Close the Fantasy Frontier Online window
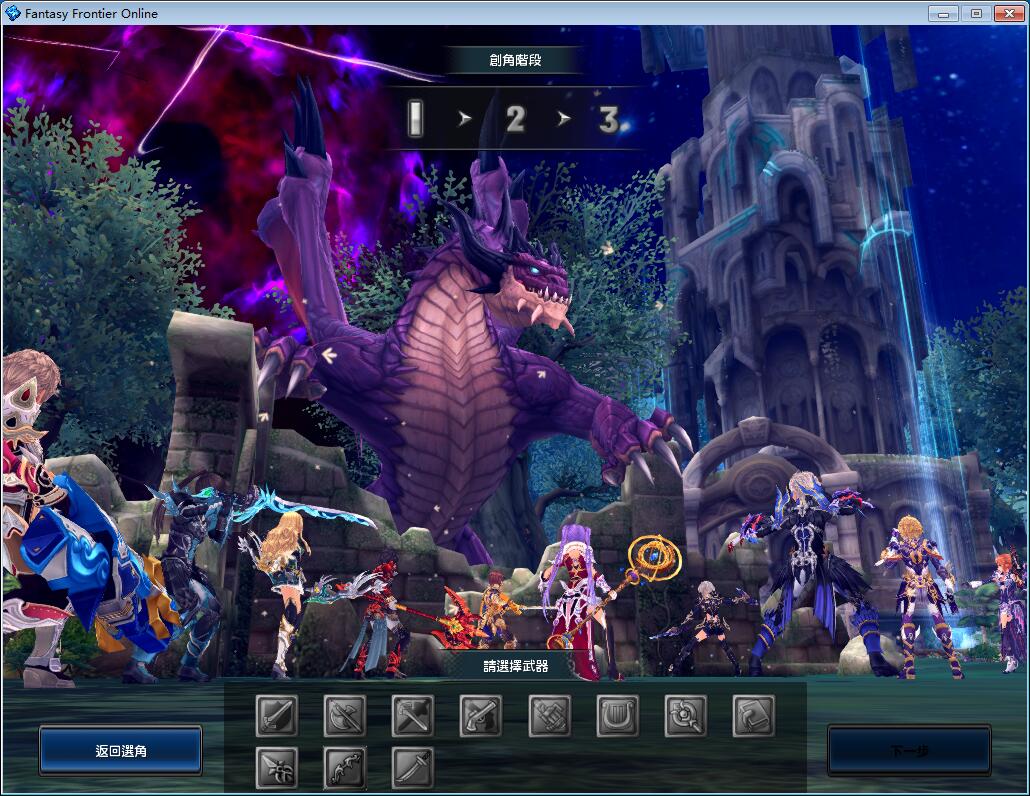 point(1007,13)
